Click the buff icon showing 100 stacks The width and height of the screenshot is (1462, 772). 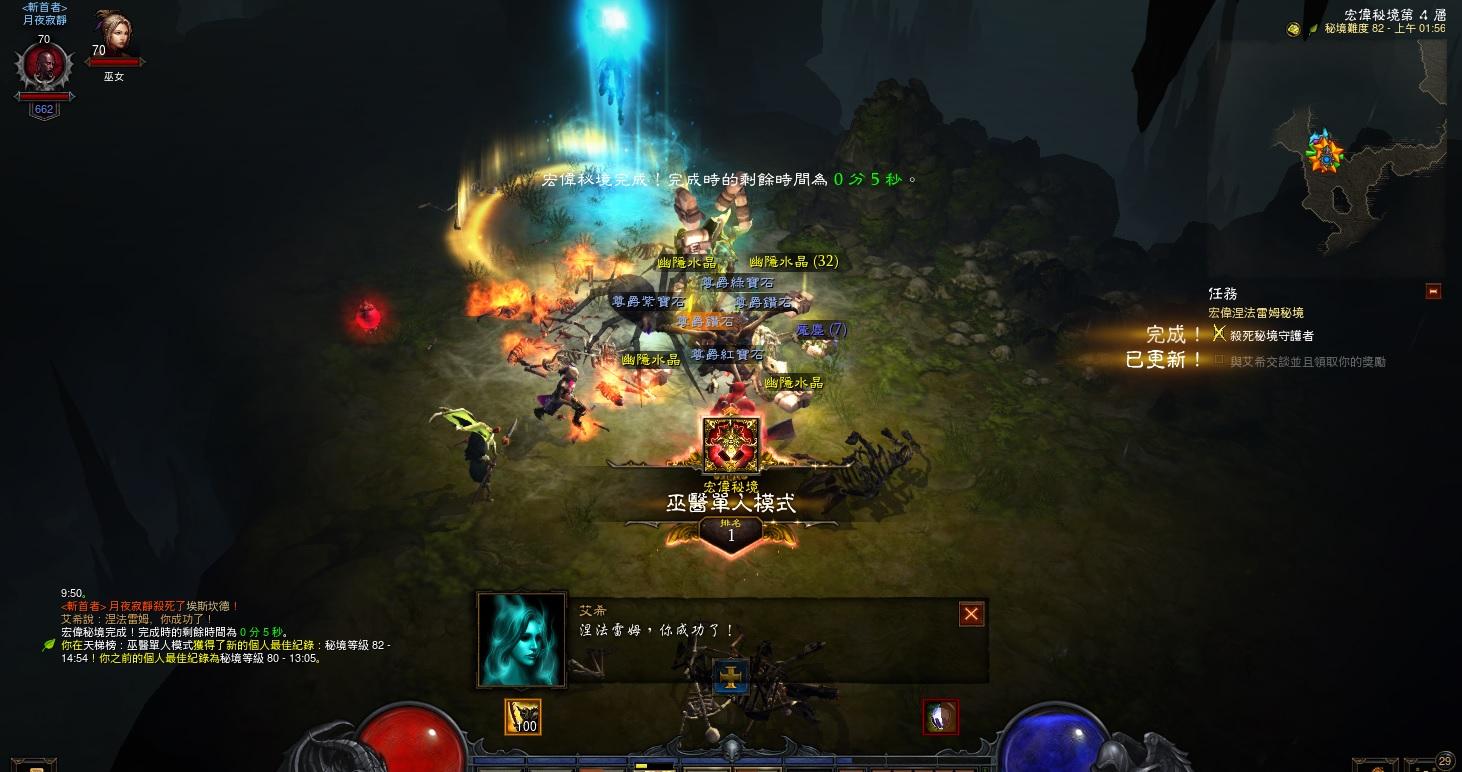point(522,716)
